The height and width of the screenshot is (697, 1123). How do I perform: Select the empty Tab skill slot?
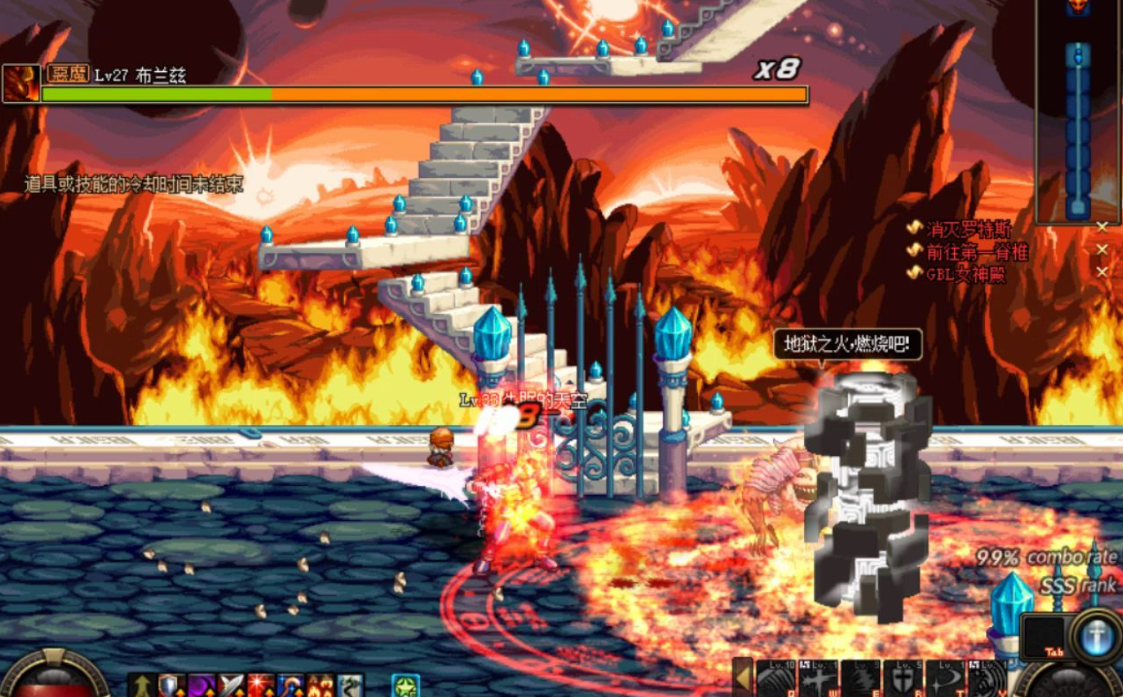point(1043,636)
